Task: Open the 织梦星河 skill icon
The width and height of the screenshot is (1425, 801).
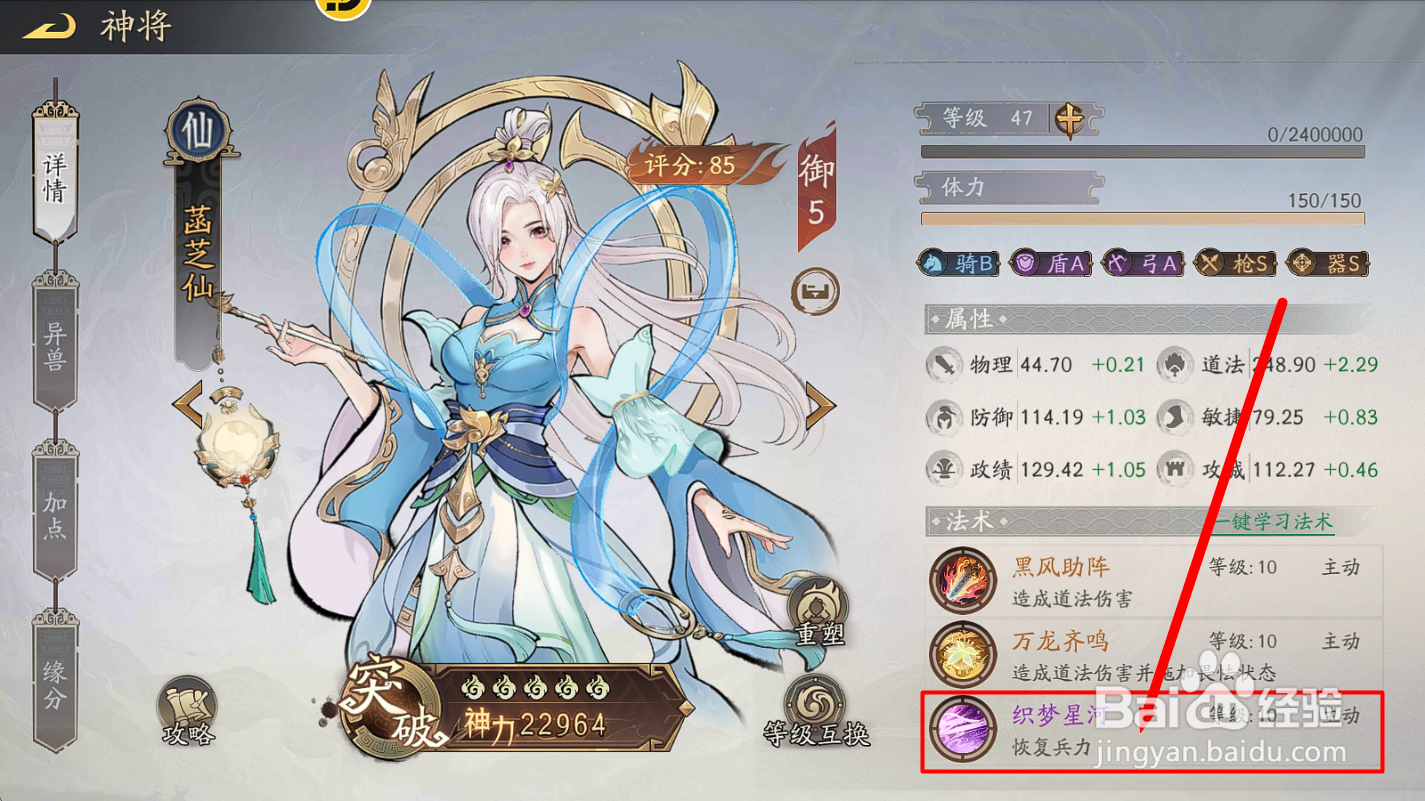Action: click(962, 730)
